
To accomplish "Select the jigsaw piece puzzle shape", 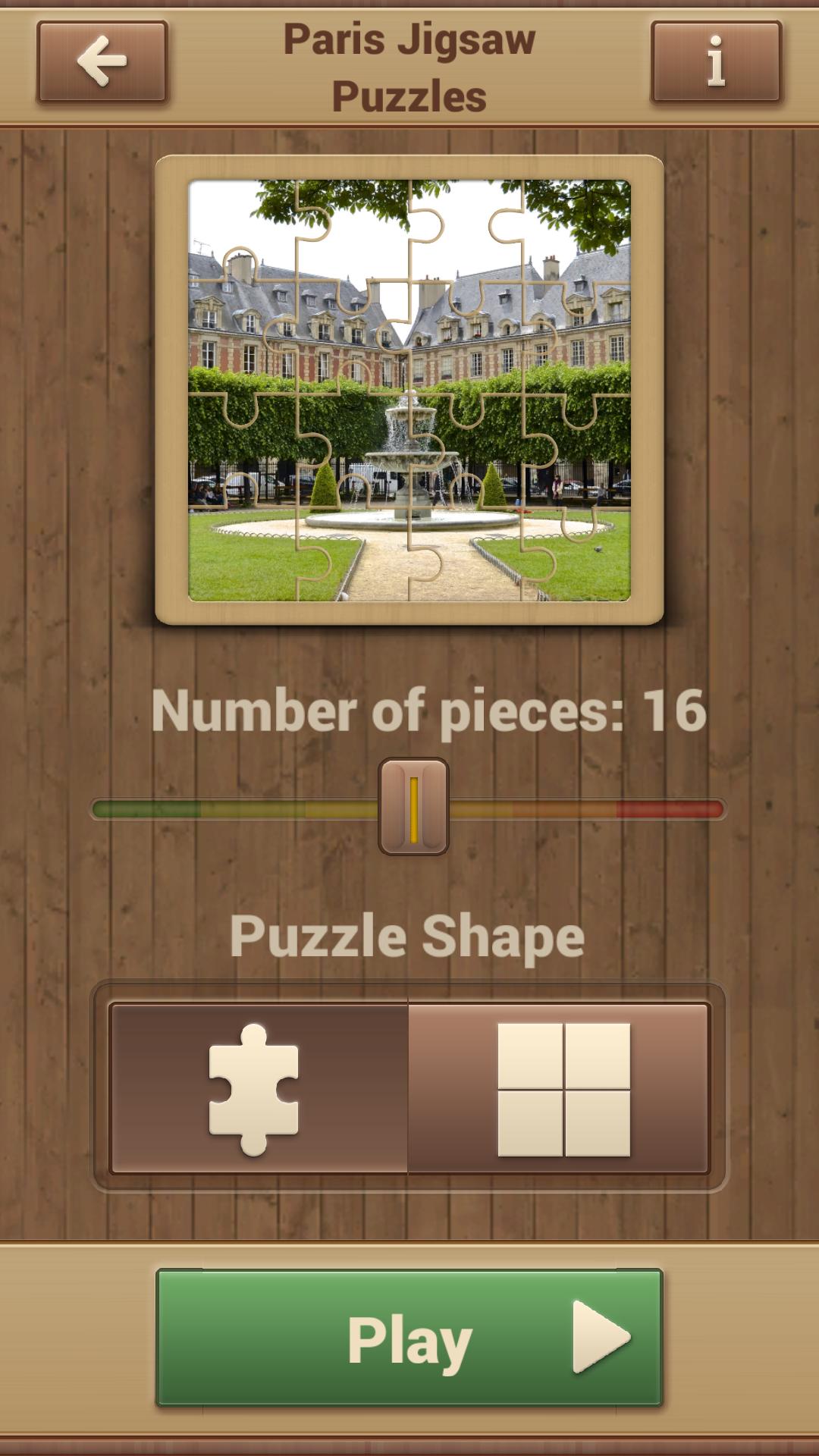I will pos(258,1089).
